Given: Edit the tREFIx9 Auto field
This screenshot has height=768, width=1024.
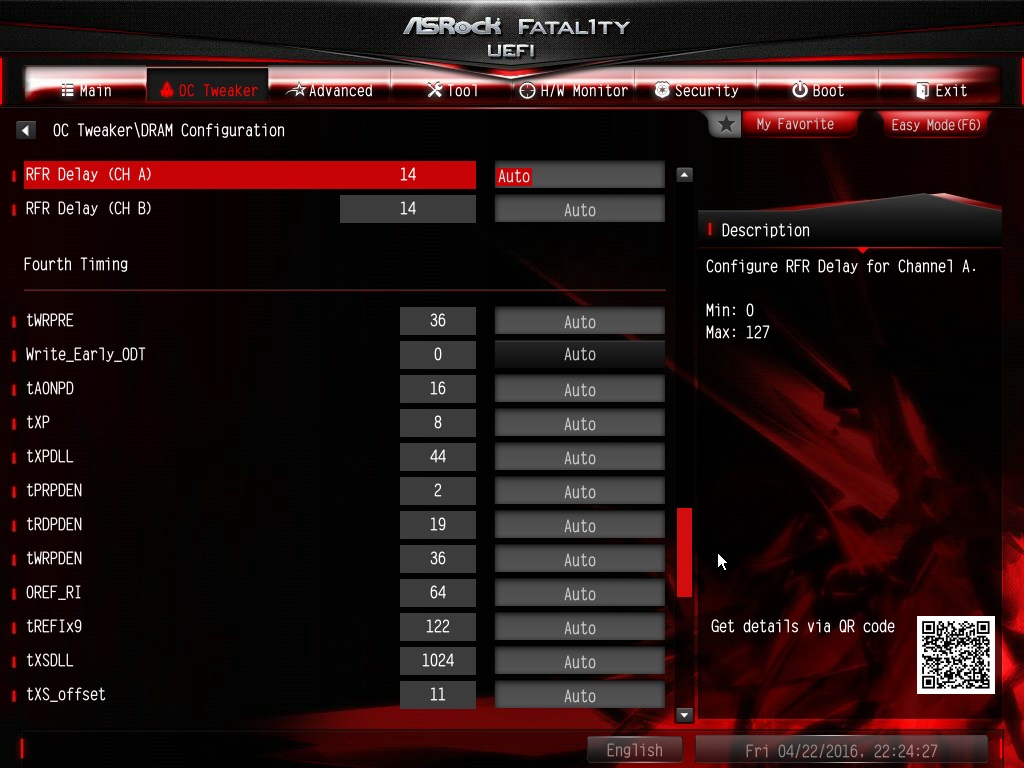Looking at the screenshot, I should 579,627.
